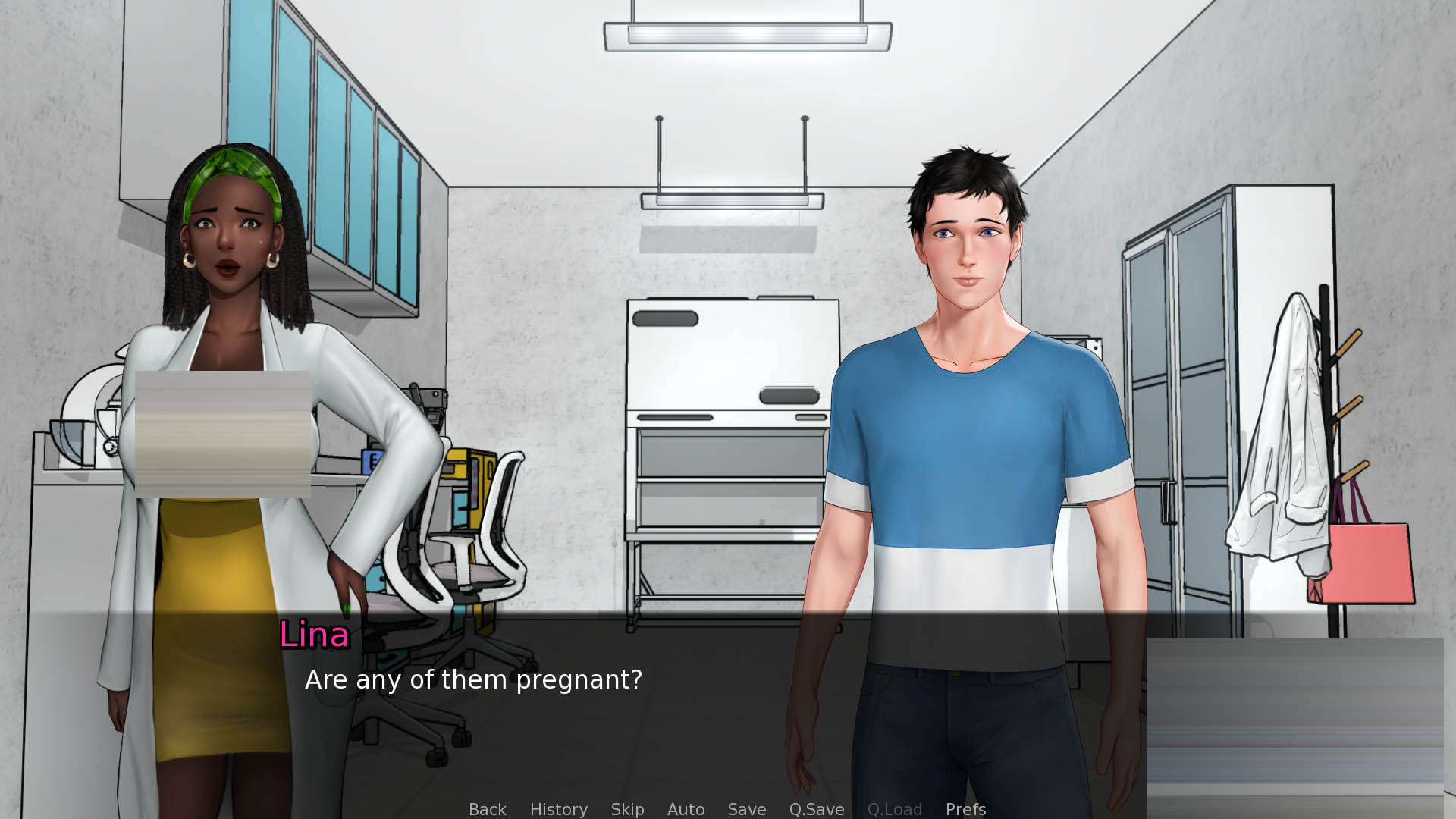This screenshot has height=819, width=1456.
Task: Click the blurred censor box on Lina
Action: click(224, 434)
